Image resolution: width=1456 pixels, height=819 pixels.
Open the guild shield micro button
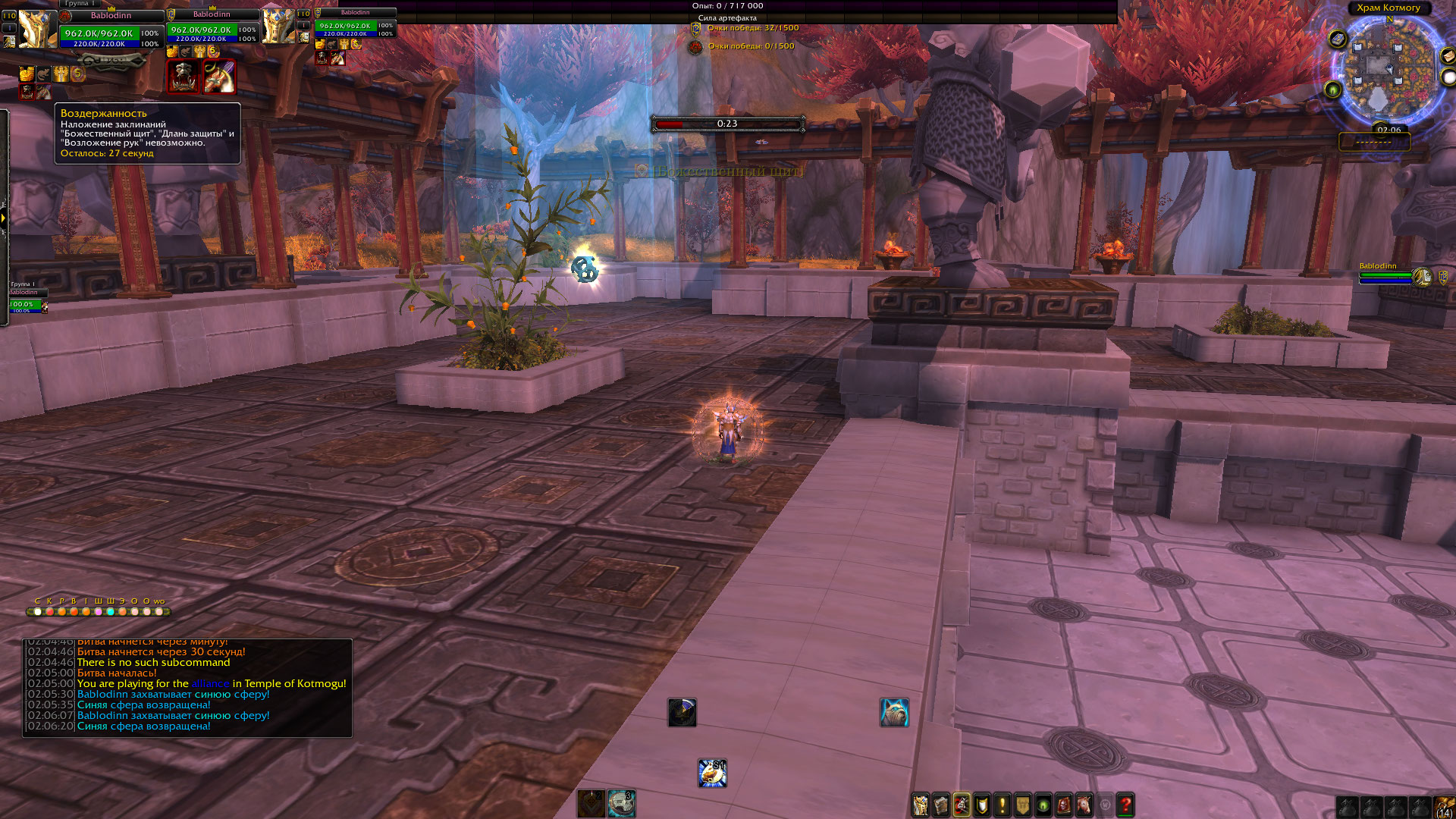pos(1023,805)
